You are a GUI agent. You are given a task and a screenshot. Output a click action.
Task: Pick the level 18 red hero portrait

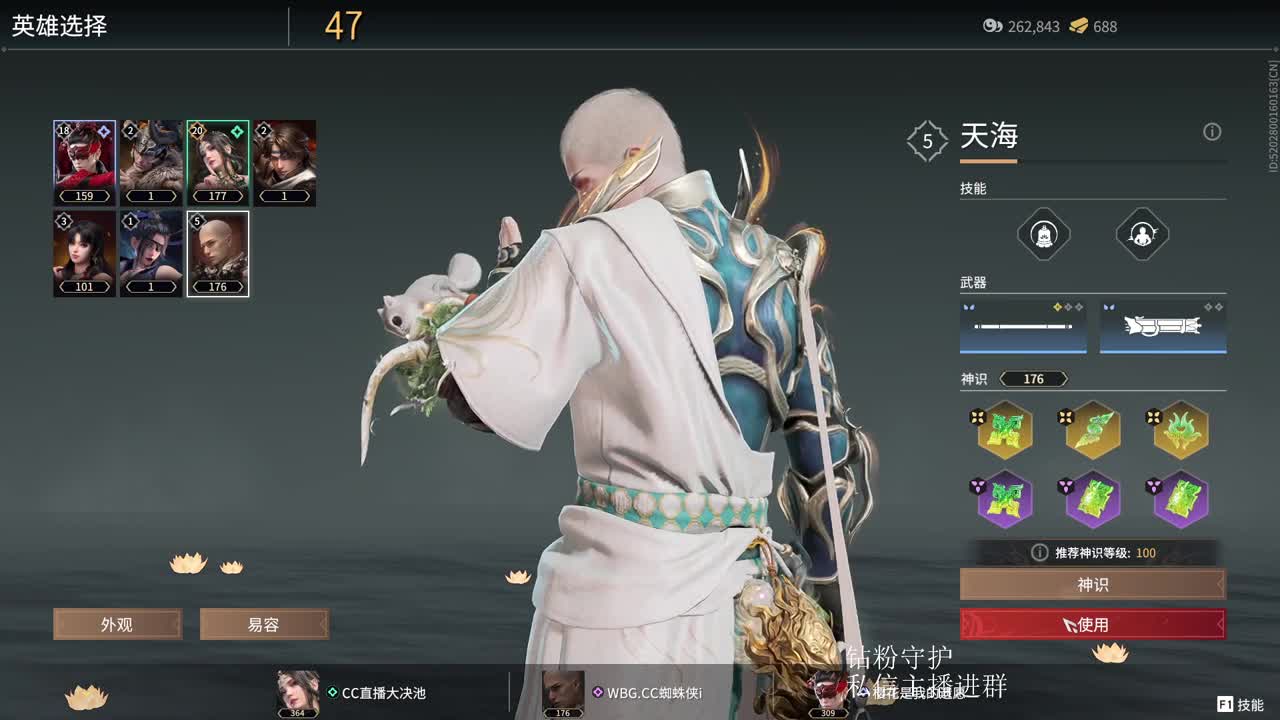[x=84, y=162]
